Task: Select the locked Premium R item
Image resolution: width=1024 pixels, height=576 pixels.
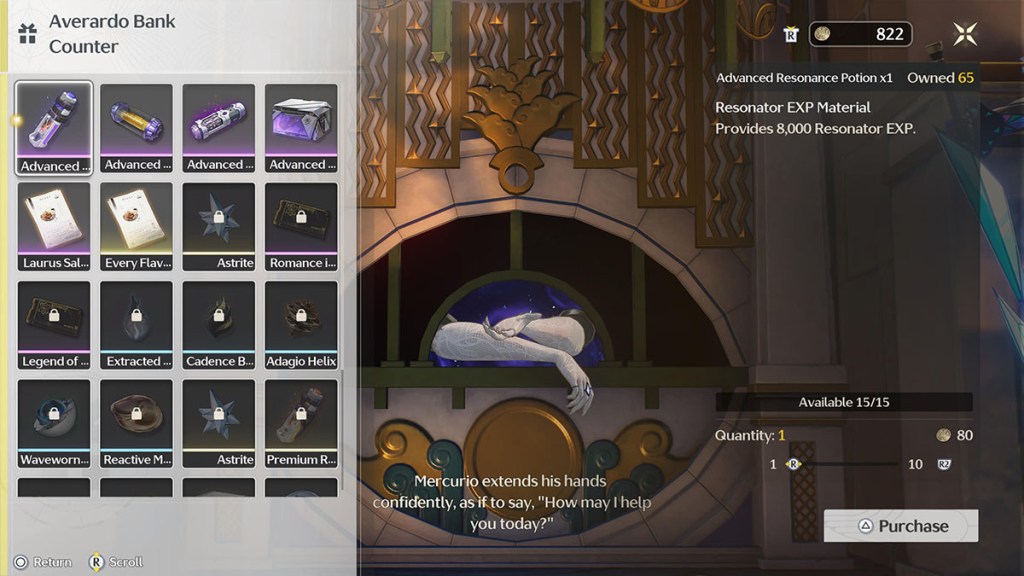Action: tap(301, 424)
